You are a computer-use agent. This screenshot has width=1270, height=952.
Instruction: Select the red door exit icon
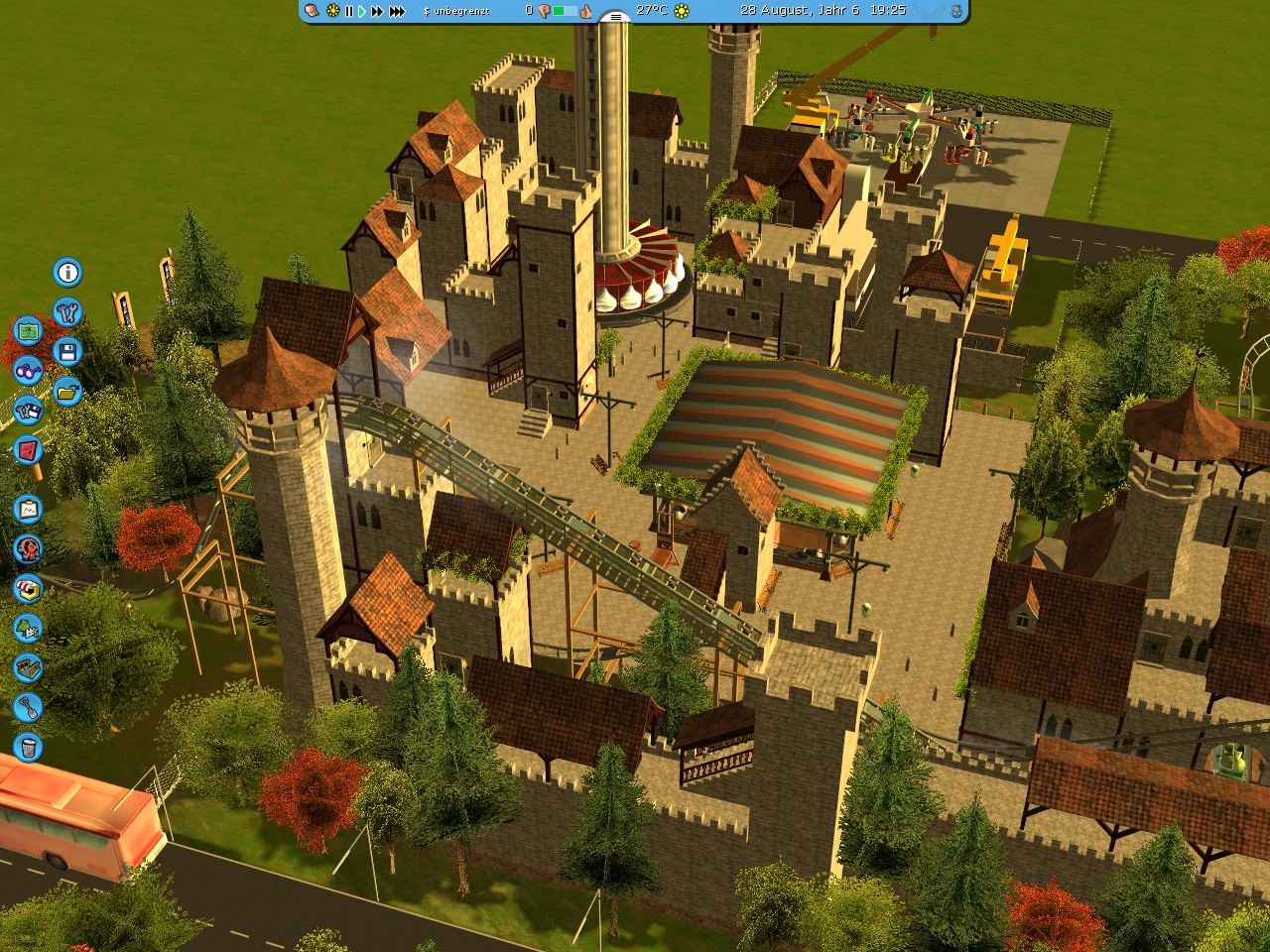[x=28, y=450]
